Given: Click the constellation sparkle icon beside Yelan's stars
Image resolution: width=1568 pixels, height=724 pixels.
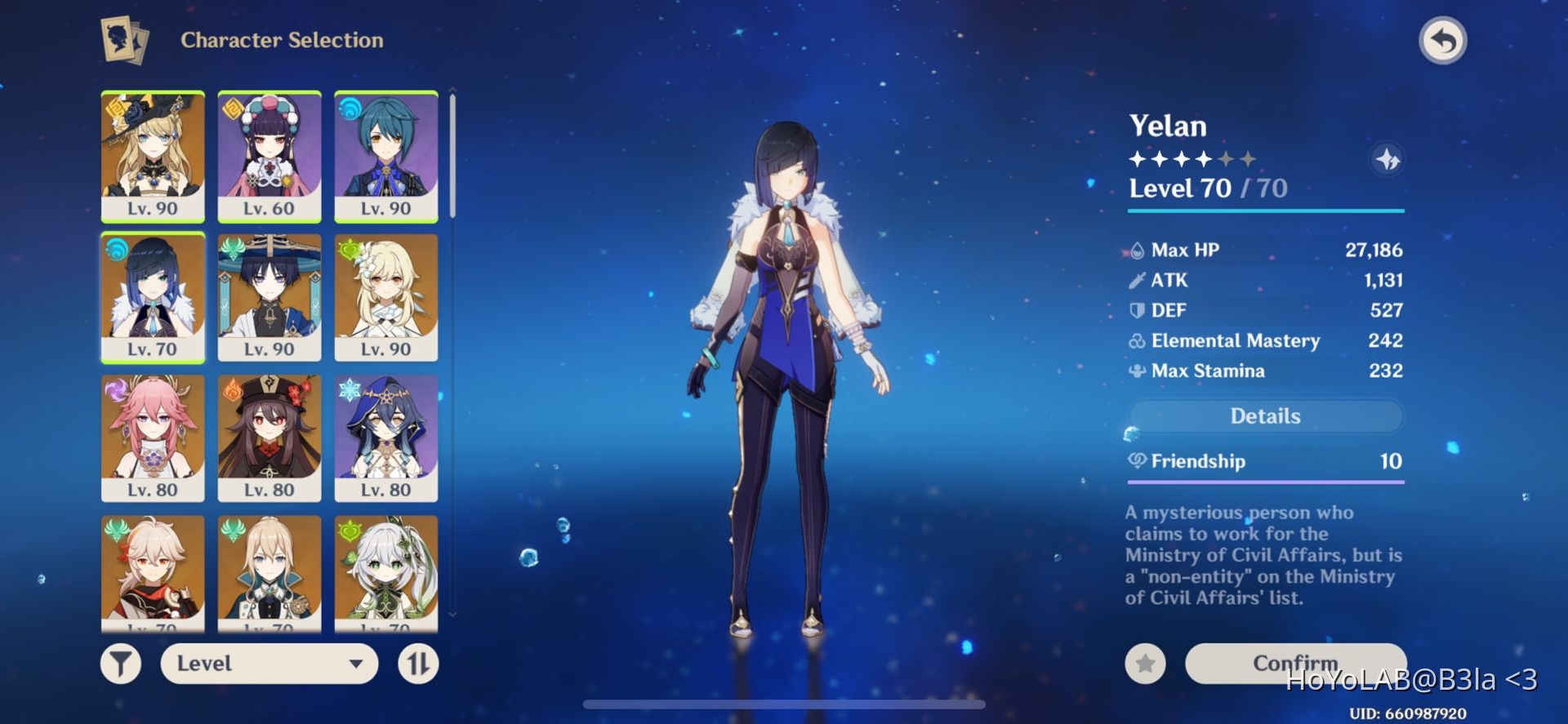Looking at the screenshot, I should click(1388, 161).
